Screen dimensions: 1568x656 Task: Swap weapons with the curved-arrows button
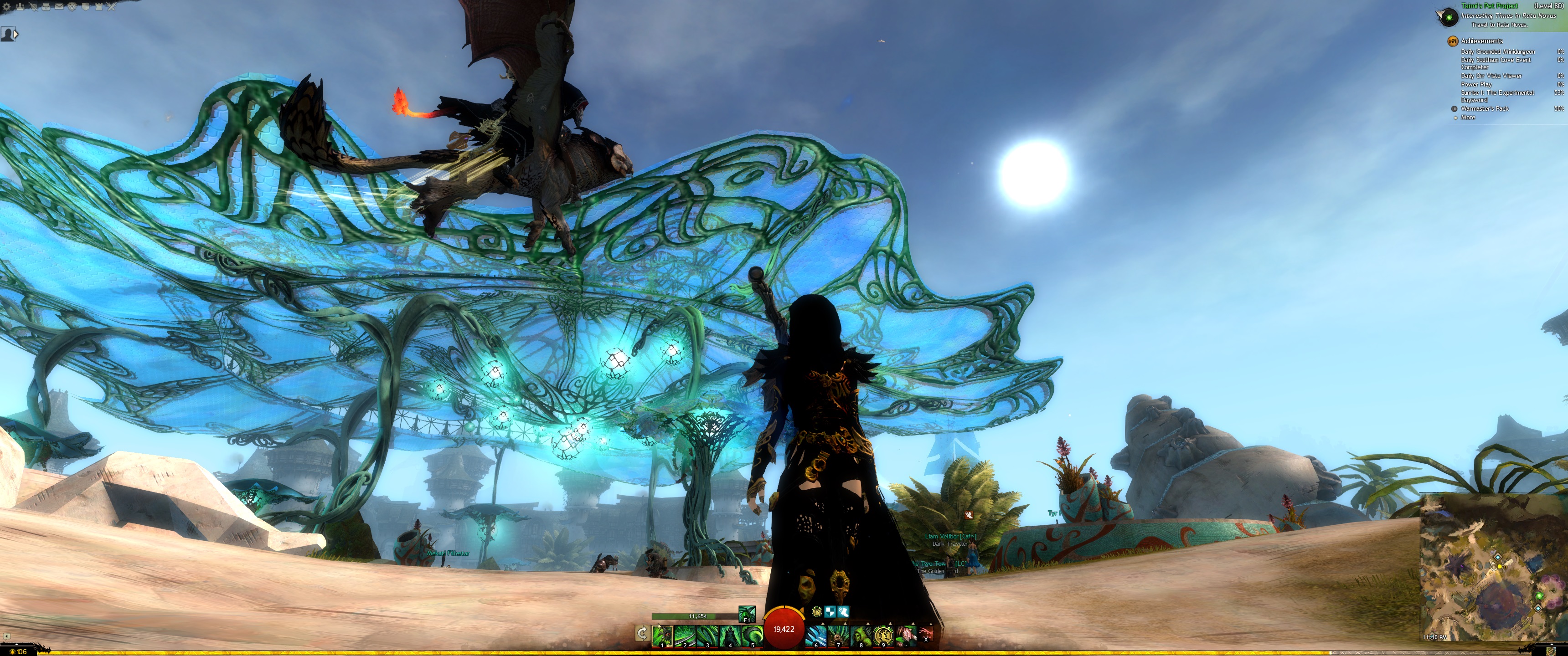(642, 634)
